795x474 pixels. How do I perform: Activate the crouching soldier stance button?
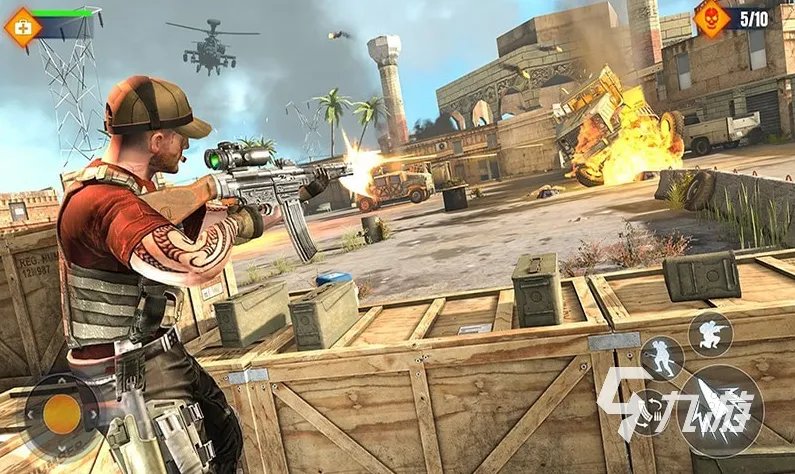pyautogui.click(x=711, y=333)
